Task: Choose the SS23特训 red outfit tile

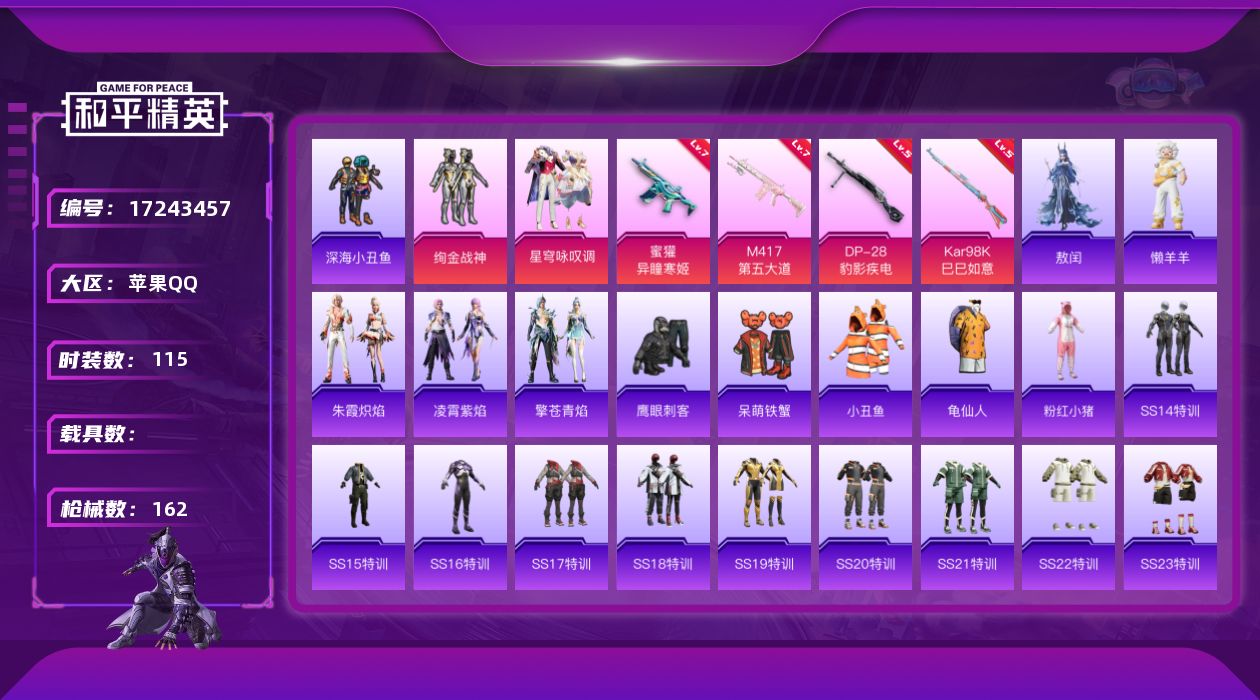Action: (x=1170, y=517)
